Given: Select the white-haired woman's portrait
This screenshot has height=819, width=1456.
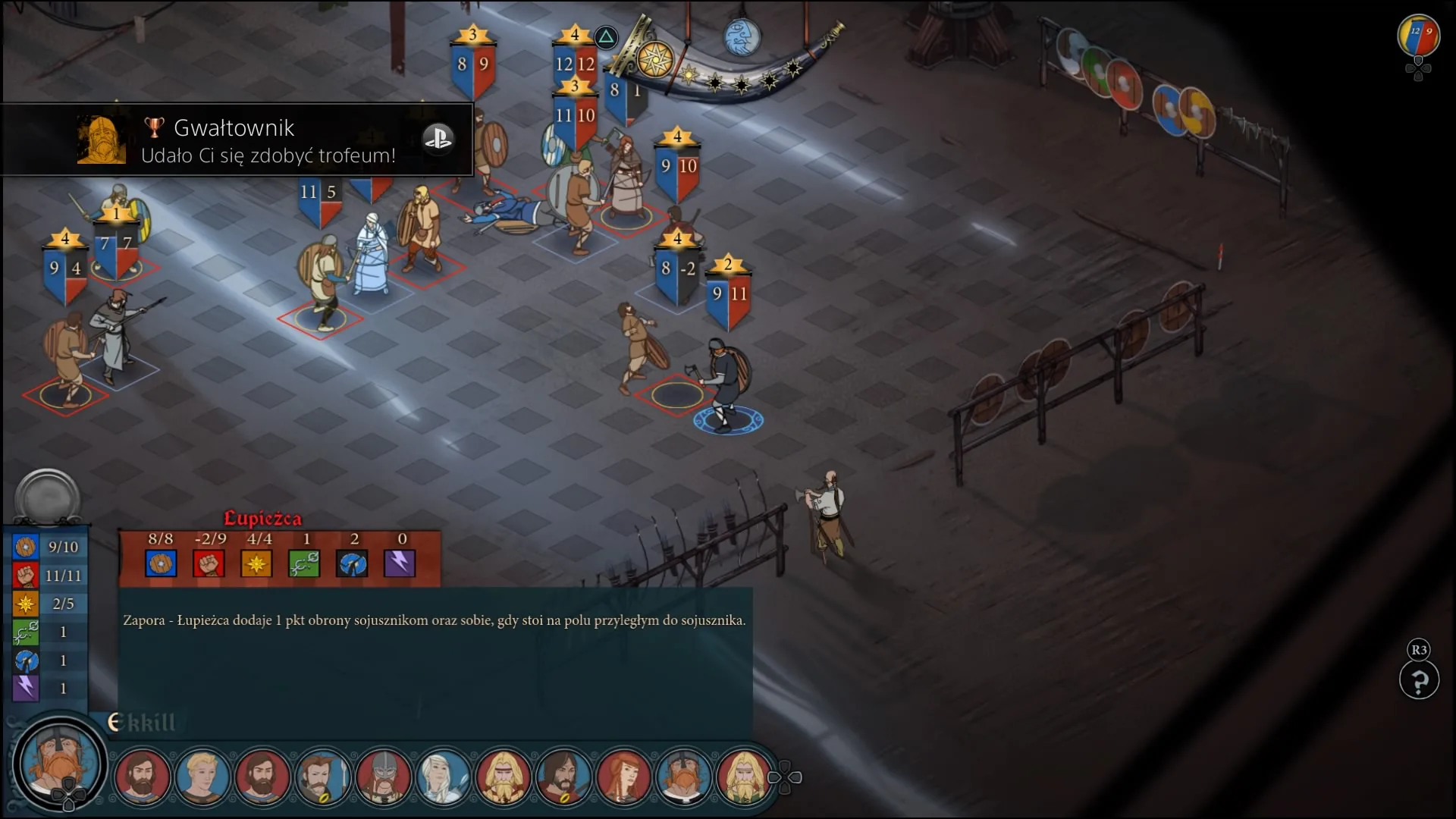Looking at the screenshot, I should 443,776.
